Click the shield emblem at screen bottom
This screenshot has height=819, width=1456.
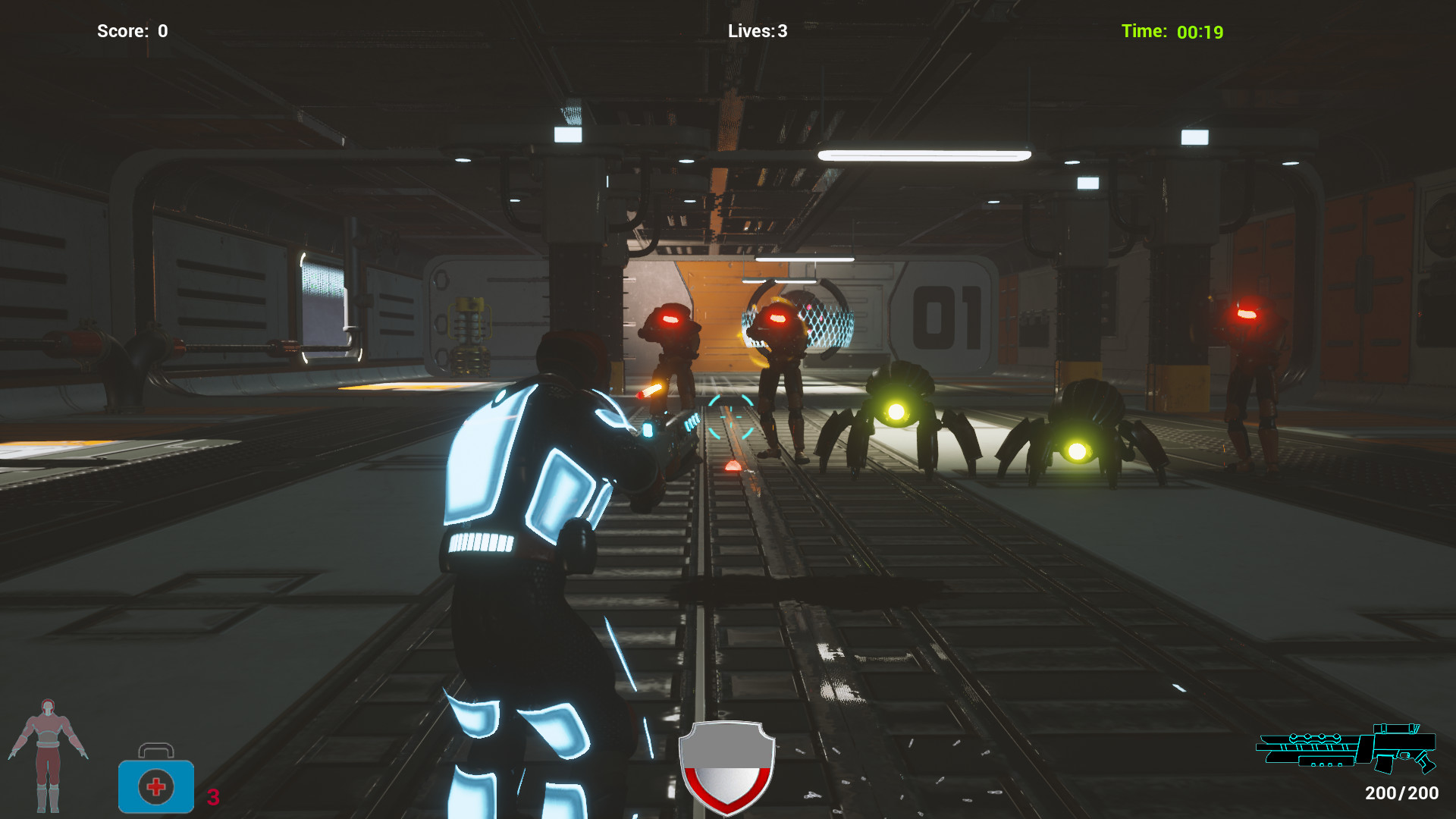pos(726,766)
